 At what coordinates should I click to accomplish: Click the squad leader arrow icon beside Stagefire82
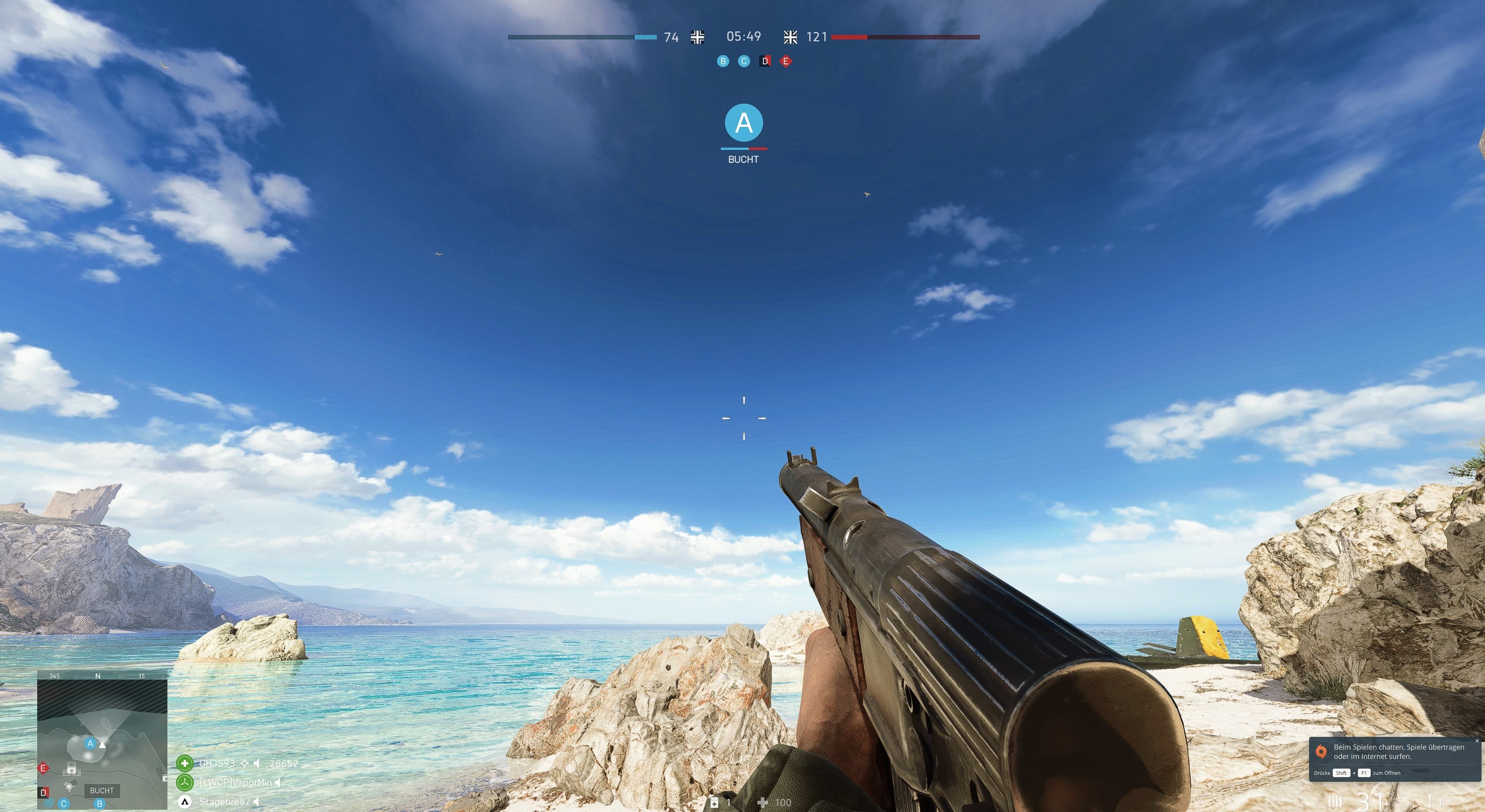184,802
